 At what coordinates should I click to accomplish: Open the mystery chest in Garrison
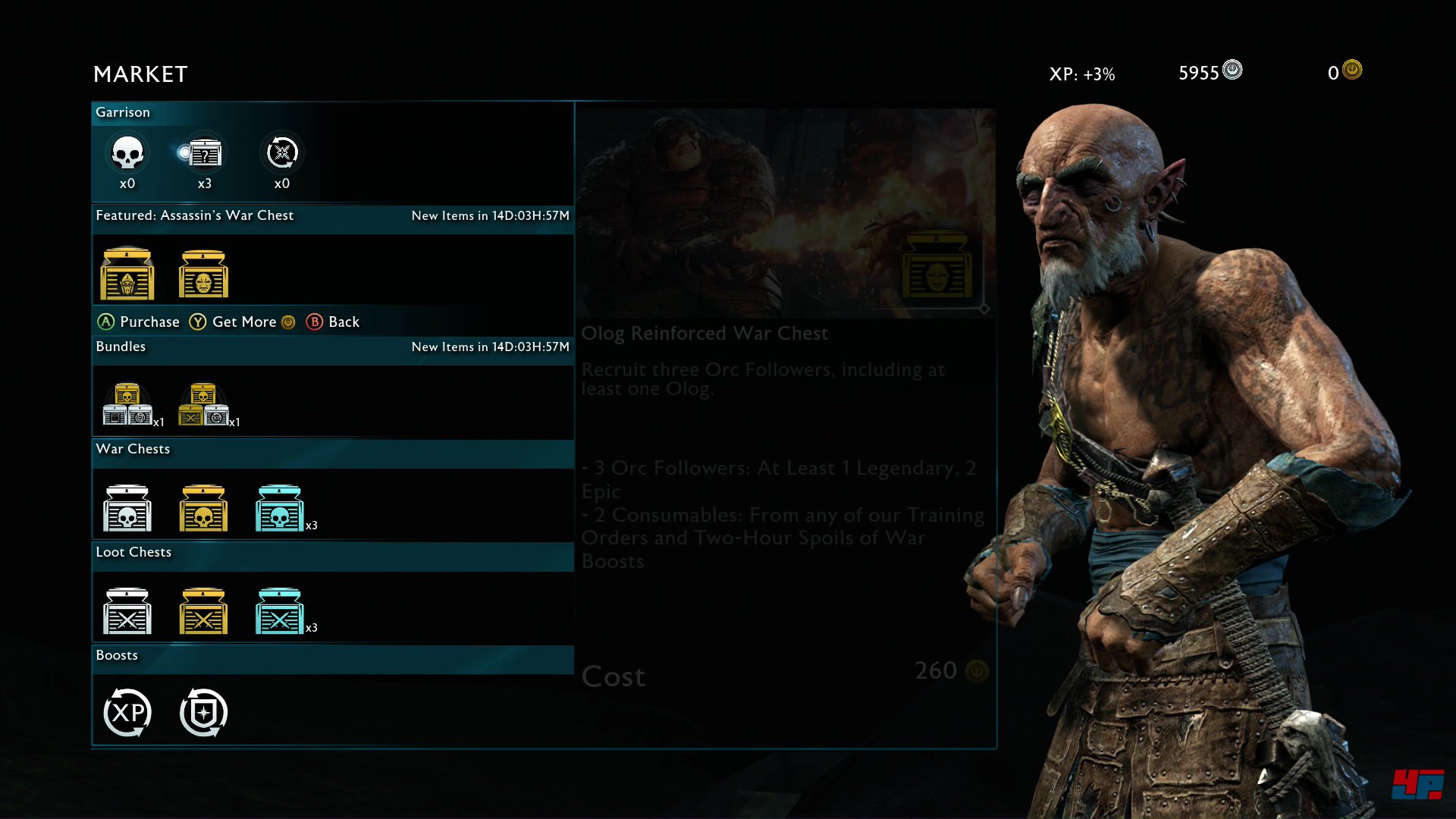(x=204, y=155)
